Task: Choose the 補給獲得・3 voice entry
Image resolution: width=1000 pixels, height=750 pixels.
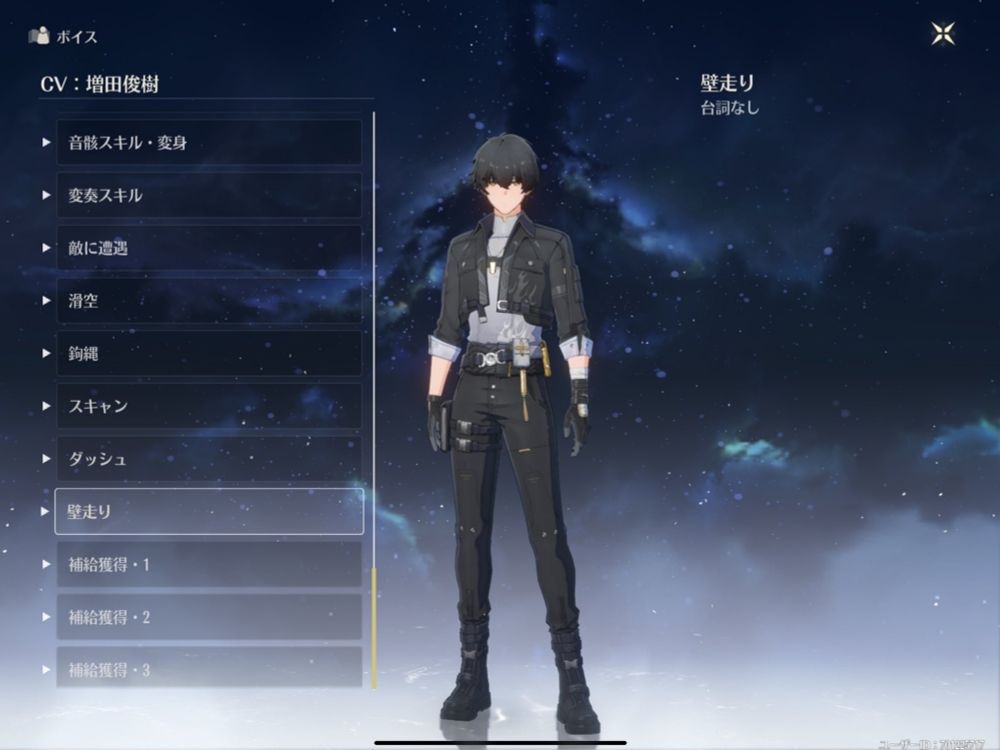Action: 208,668
